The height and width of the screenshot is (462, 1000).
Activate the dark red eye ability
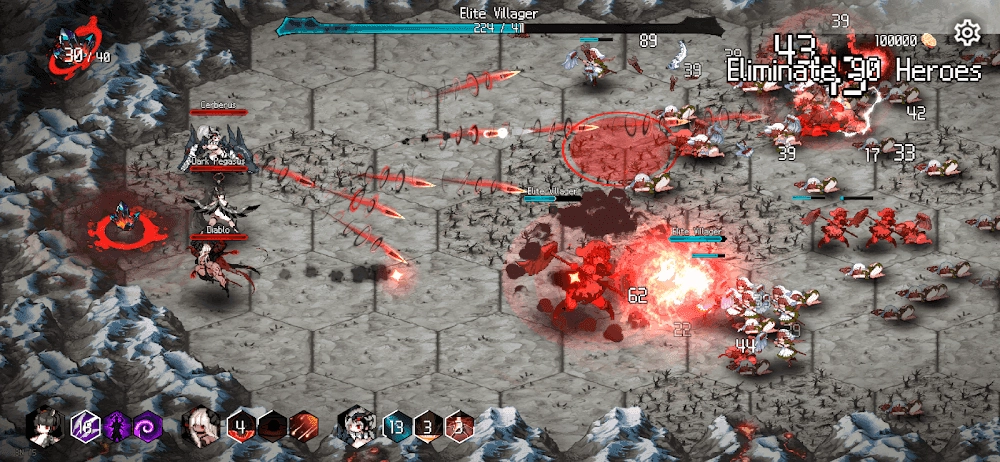[273, 427]
